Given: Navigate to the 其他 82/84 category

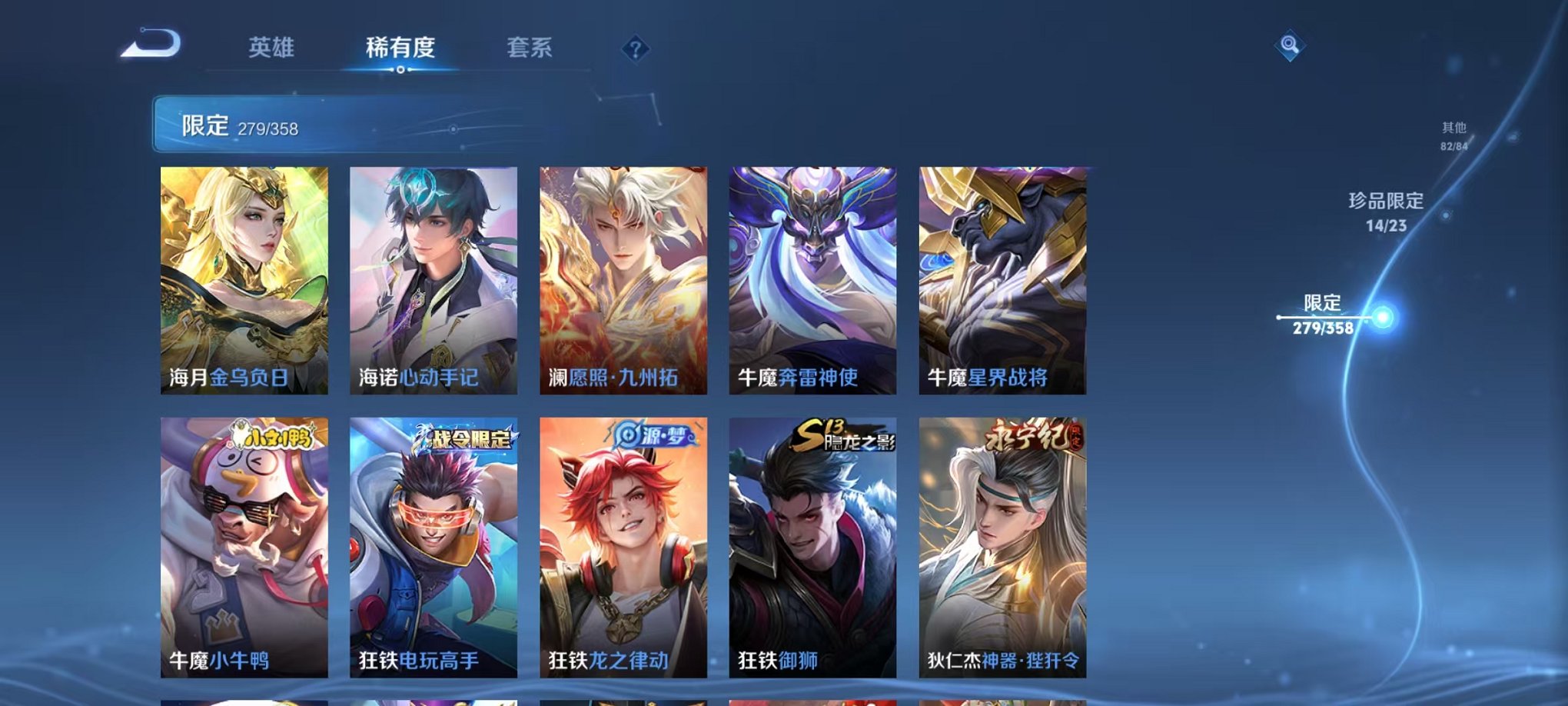Looking at the screenshot, I should (x=1452, y=137).
